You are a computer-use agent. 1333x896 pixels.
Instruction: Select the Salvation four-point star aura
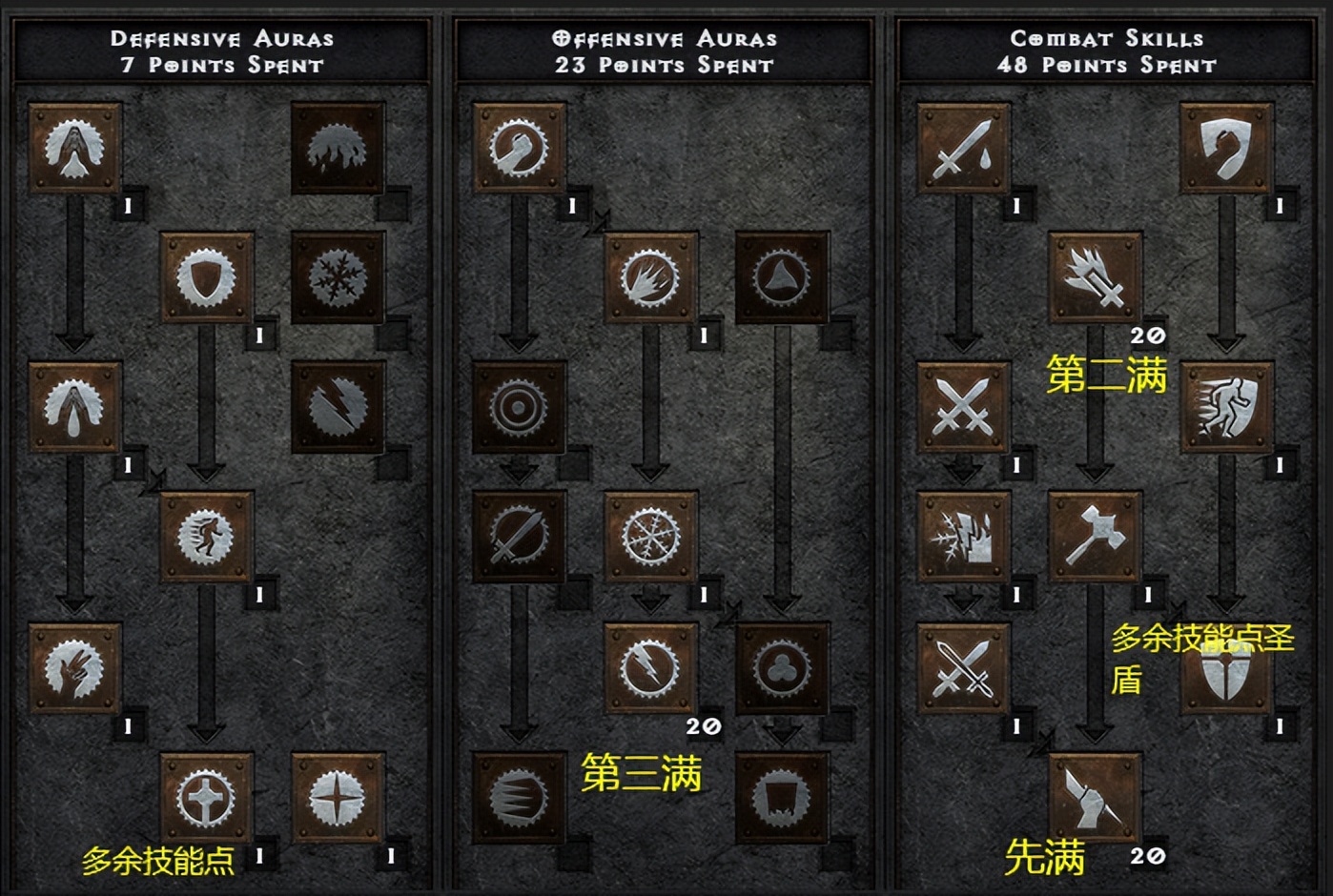[338, 798]
